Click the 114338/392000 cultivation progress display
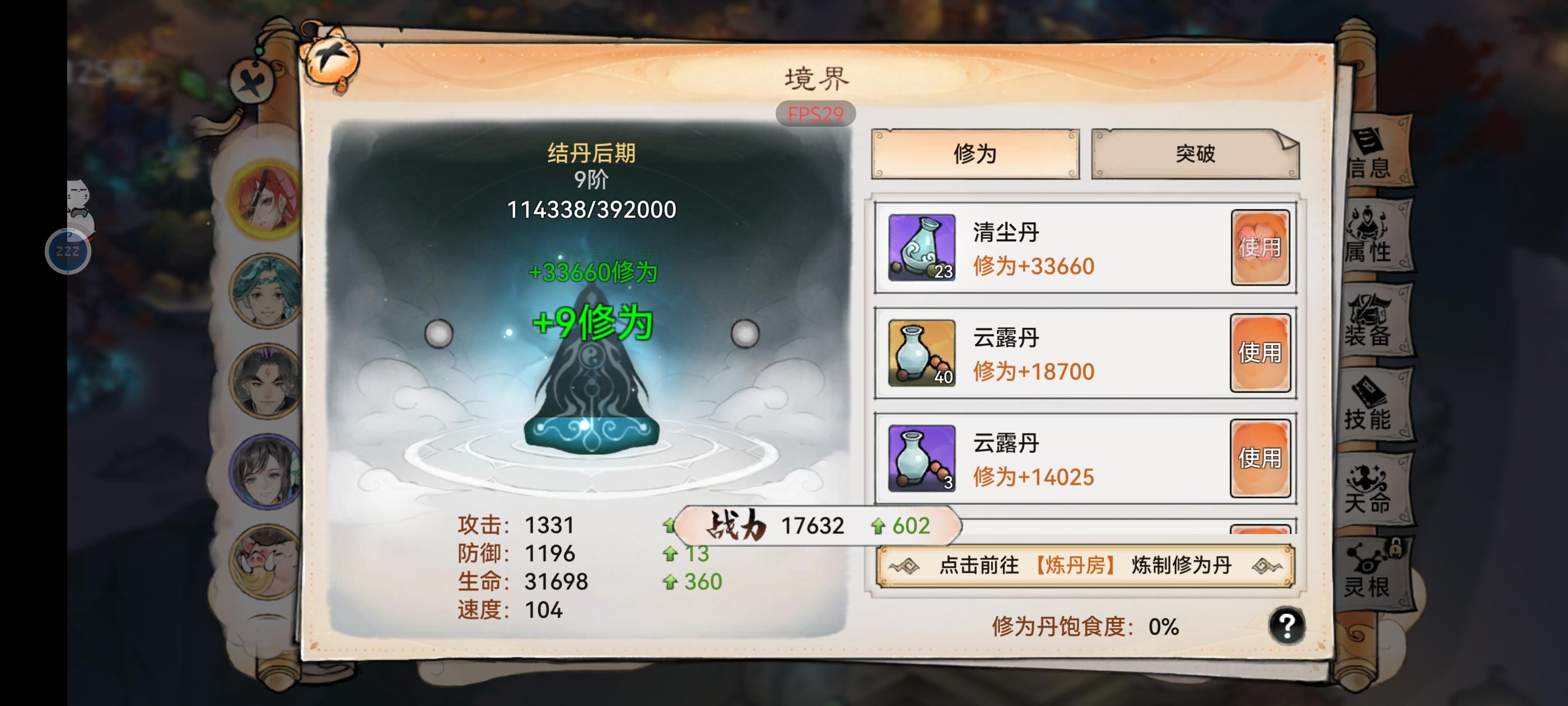The image size is (1568, 706). click(590, 210)
